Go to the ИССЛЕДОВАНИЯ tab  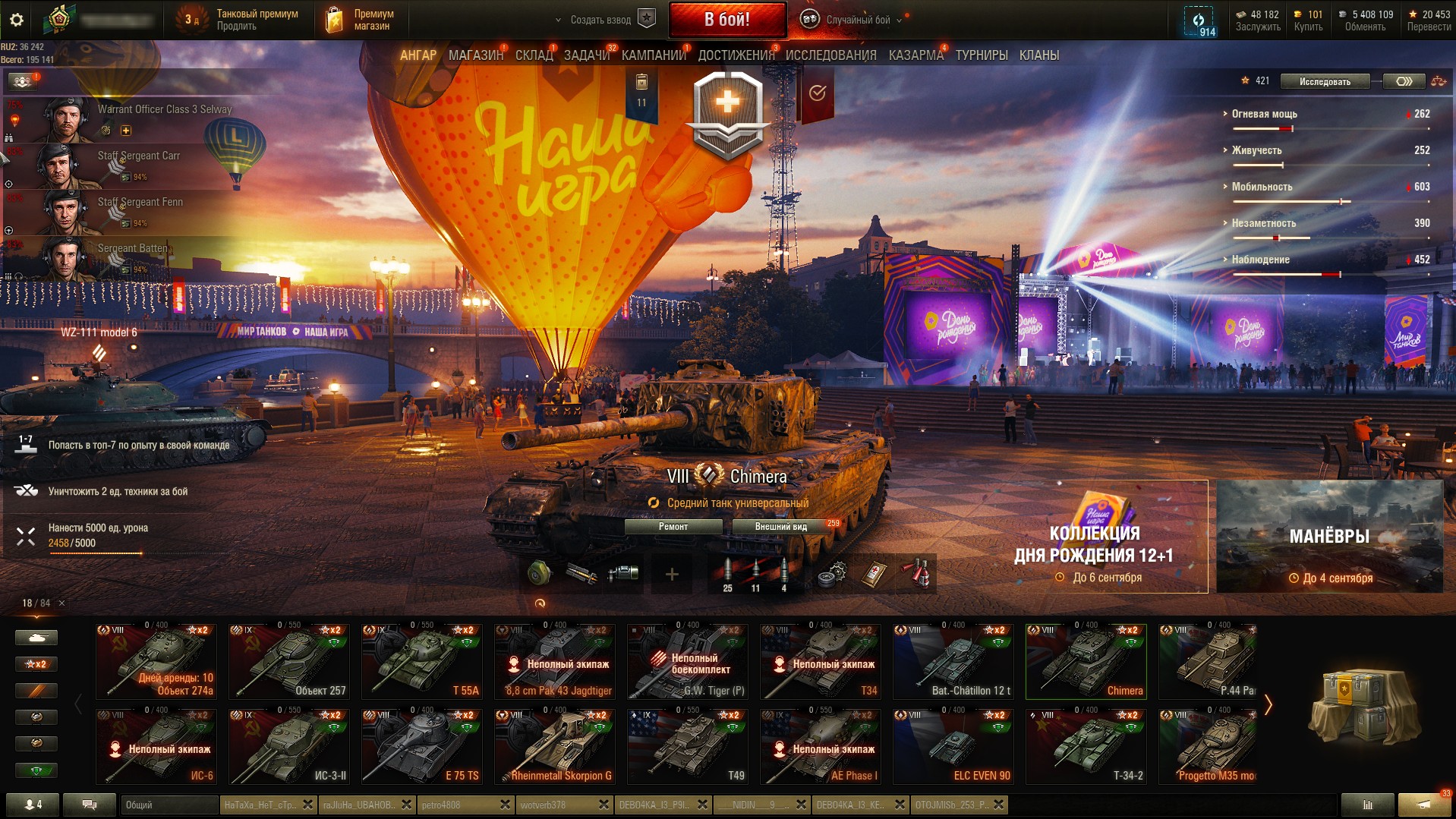pyautogui.click(x=830, y=55)
